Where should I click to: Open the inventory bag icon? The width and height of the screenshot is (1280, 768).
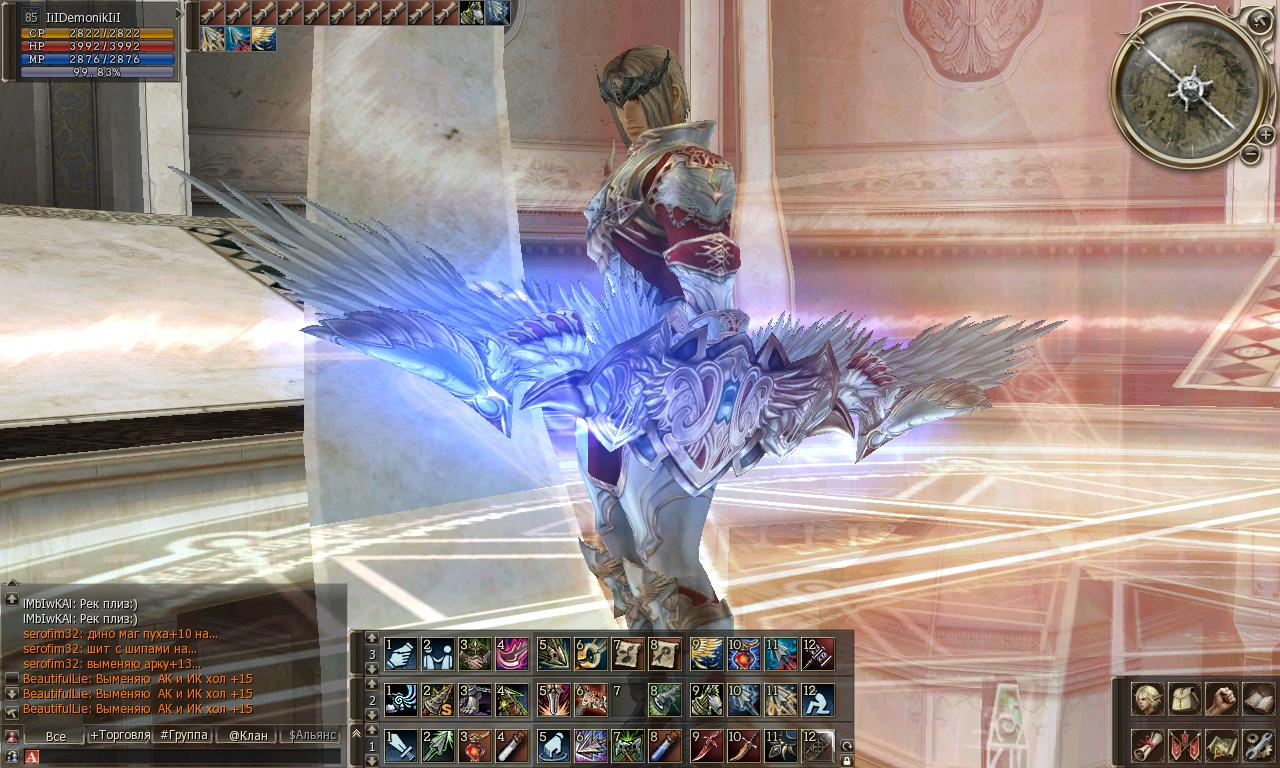1184,700
